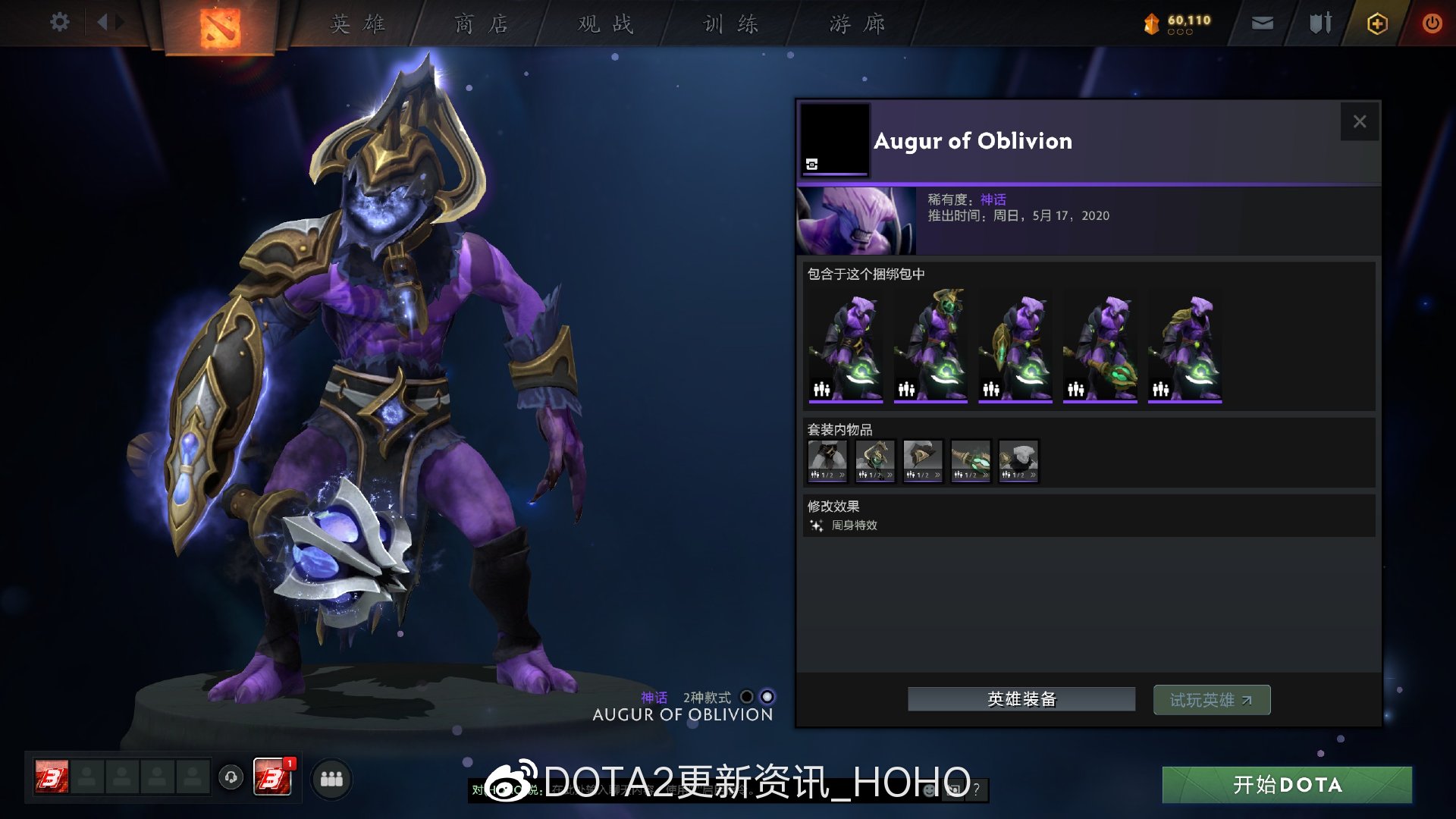Click the emoticon toggle in the chat bar
This screenshot has height=819, width=1456.
927,790
